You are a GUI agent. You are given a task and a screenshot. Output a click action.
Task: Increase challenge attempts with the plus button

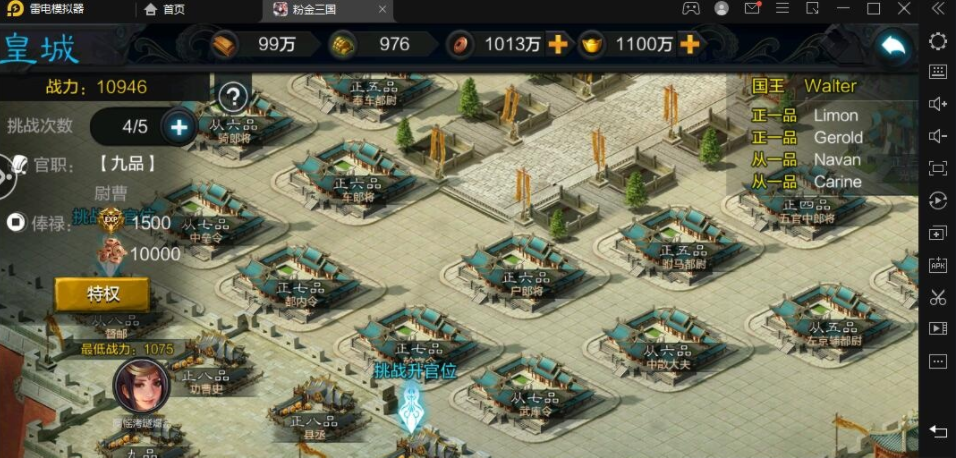pos(179,127)
